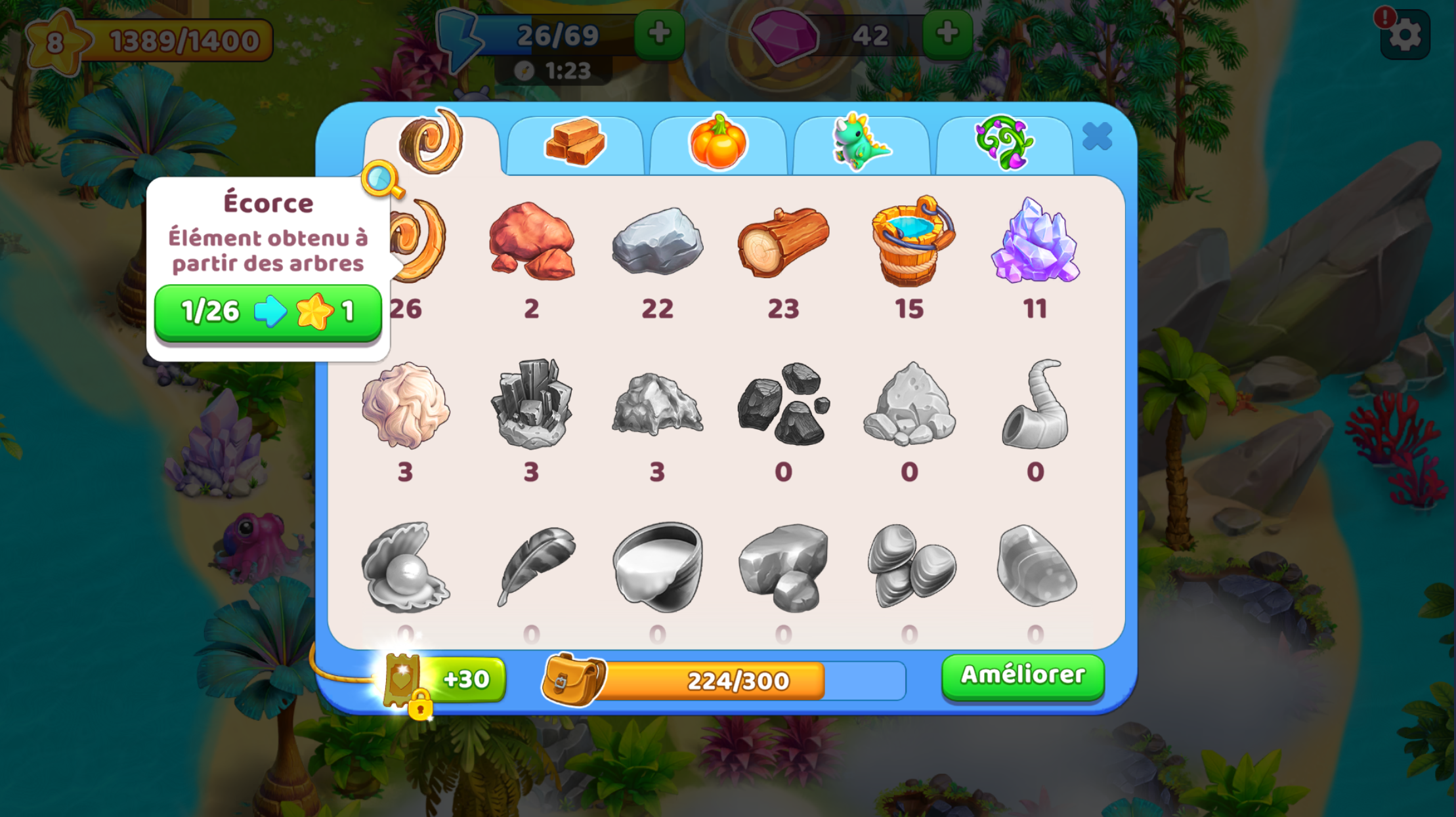Click the Améliorer upgrade button
1456x817 pixels.
[x=1023, y=676]
